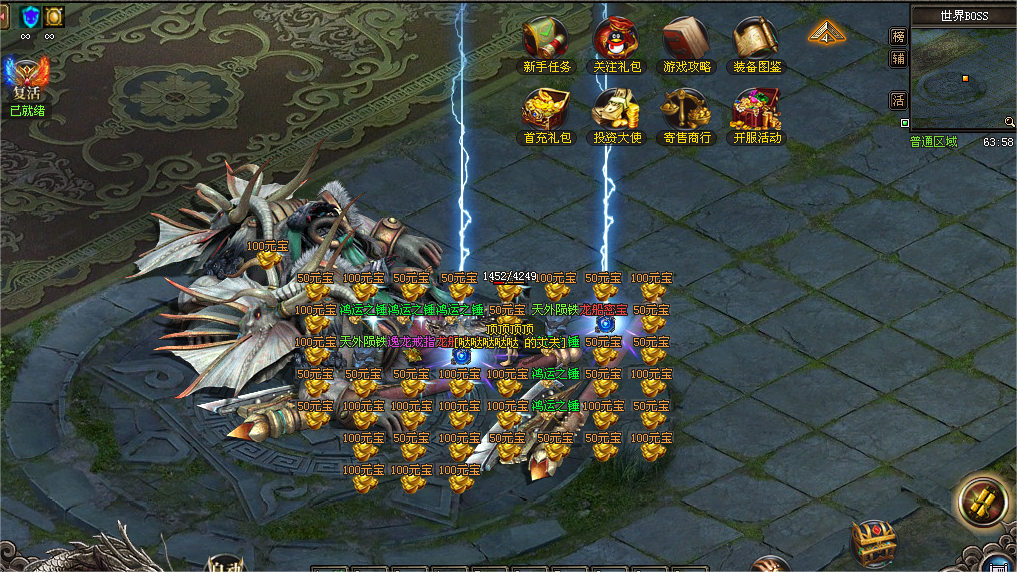Image resolution: width=1017 pixels, height=572 pixels.
Task: Click the 辅 assist button
Action: tap(898, 58)
